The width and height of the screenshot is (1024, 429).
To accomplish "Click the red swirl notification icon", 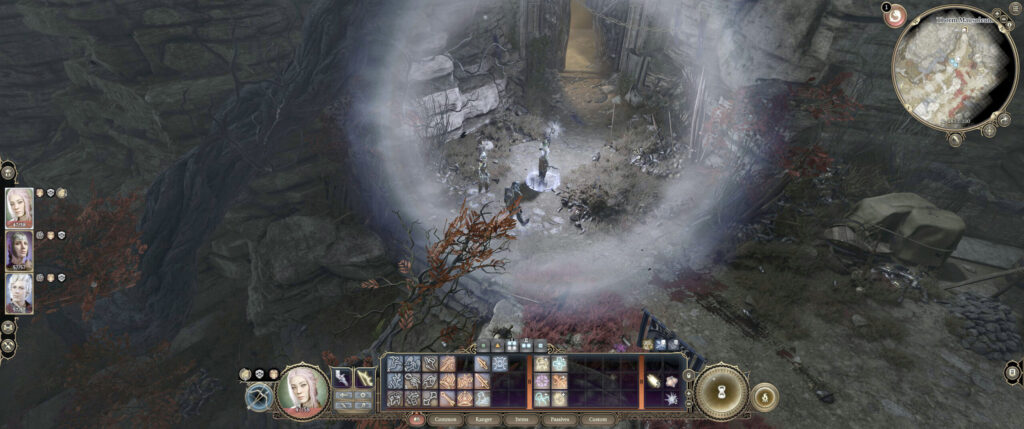I will pyautogui.click(x=896, y=15).
